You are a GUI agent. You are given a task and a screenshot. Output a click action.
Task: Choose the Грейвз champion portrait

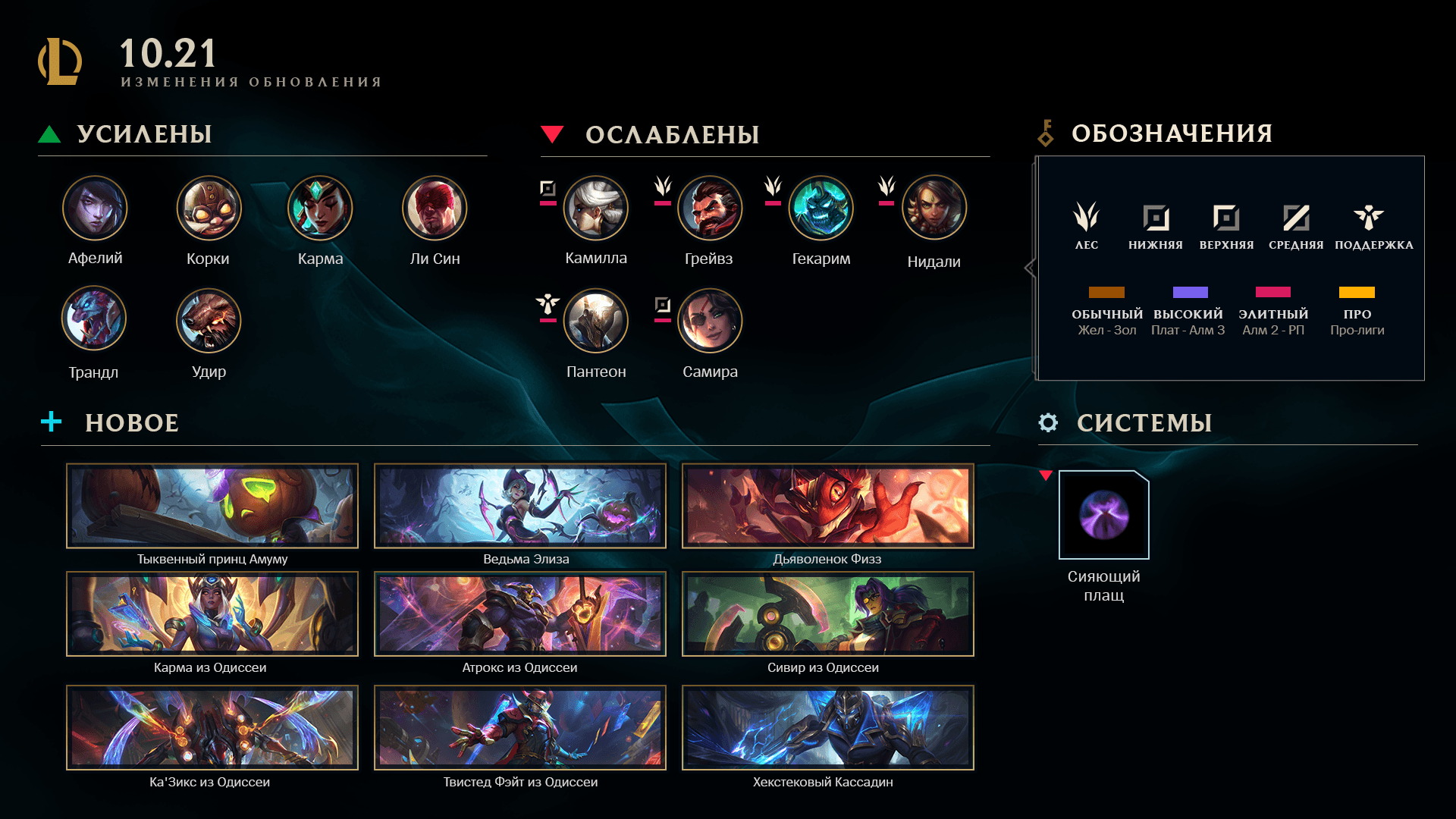[710, 208]
